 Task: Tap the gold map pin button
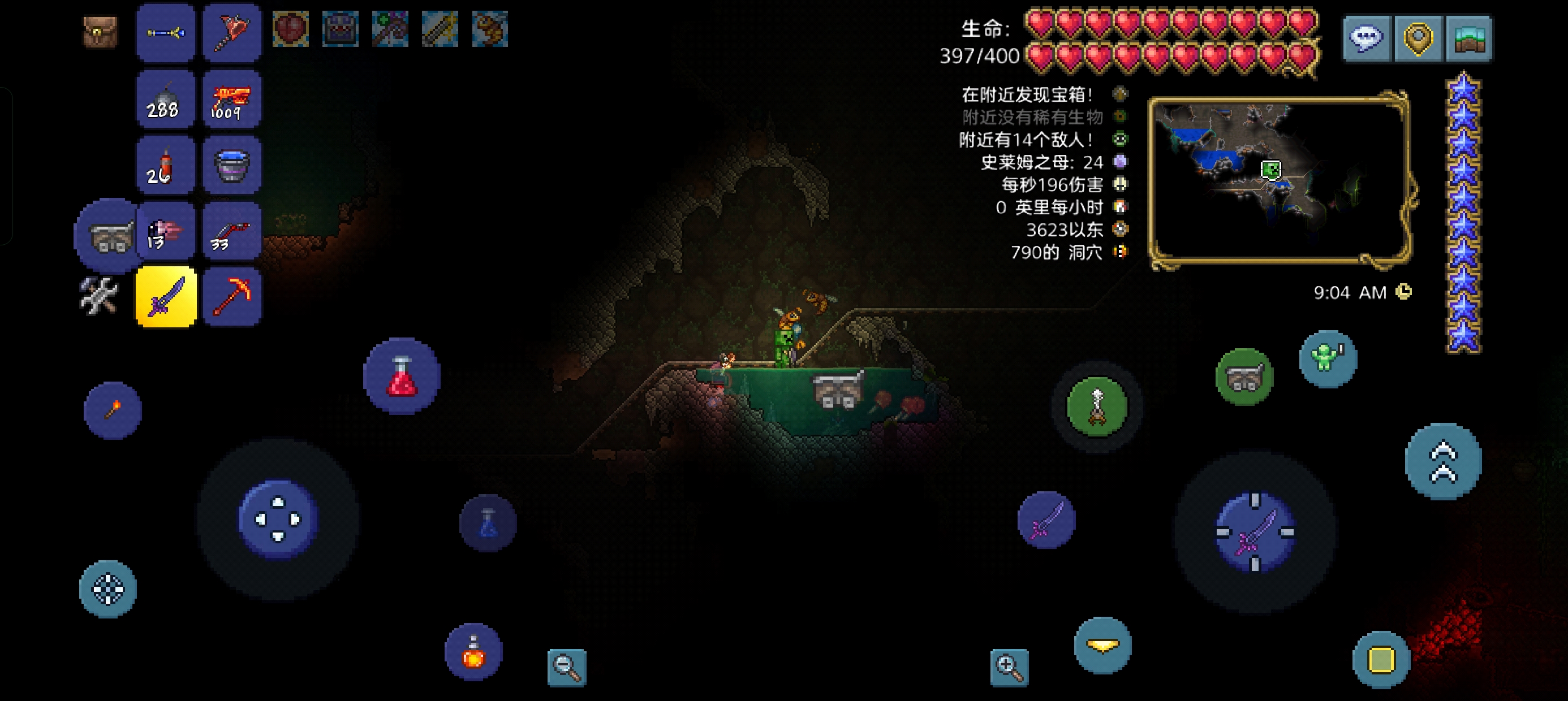[x=1418, y=38]
